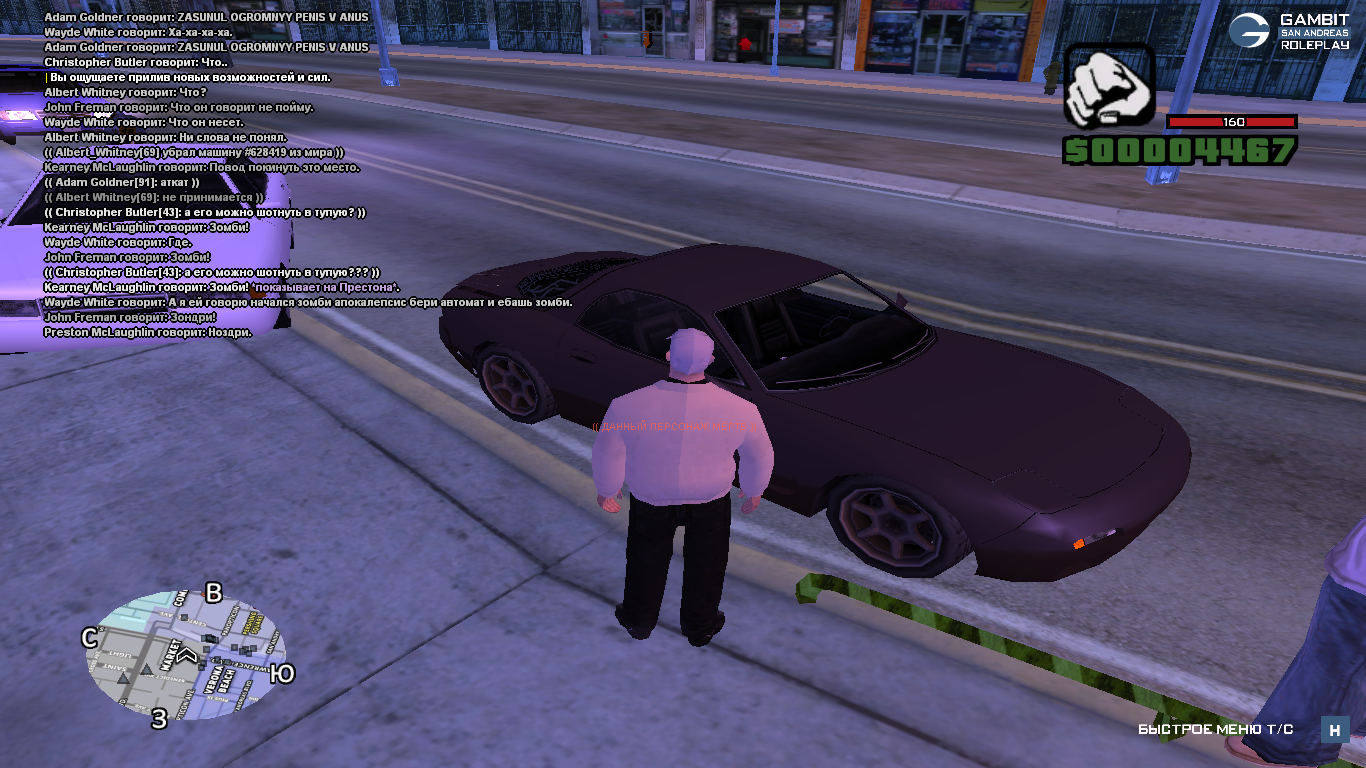This screenshot has height=768, width=1366.
Task: Click the Gambit San Andreas Roleplay logo
Action: (1289, 32)
